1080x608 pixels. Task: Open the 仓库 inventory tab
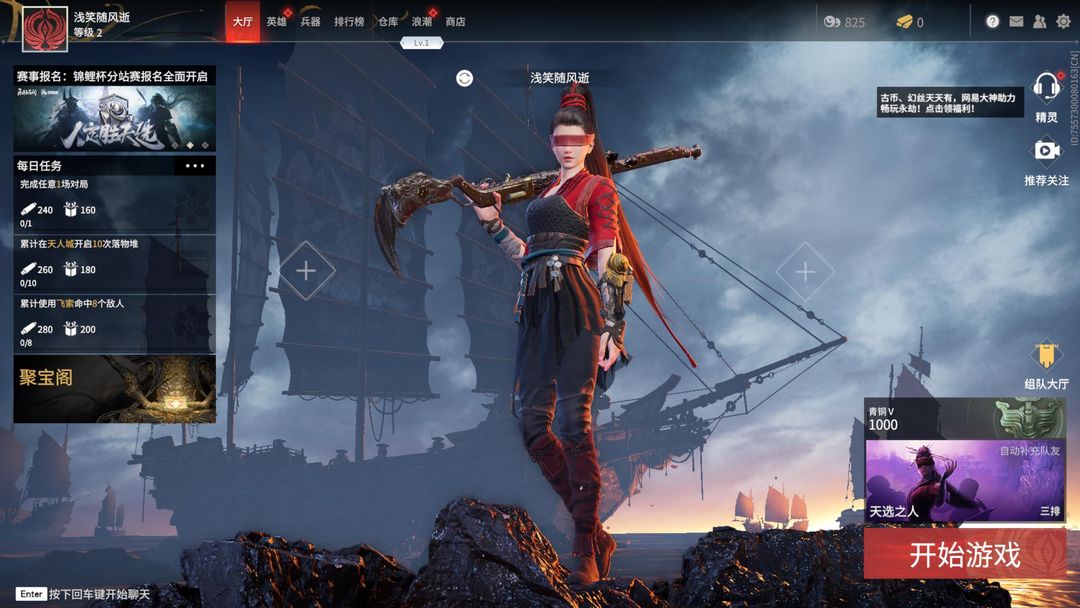[388, 21]
